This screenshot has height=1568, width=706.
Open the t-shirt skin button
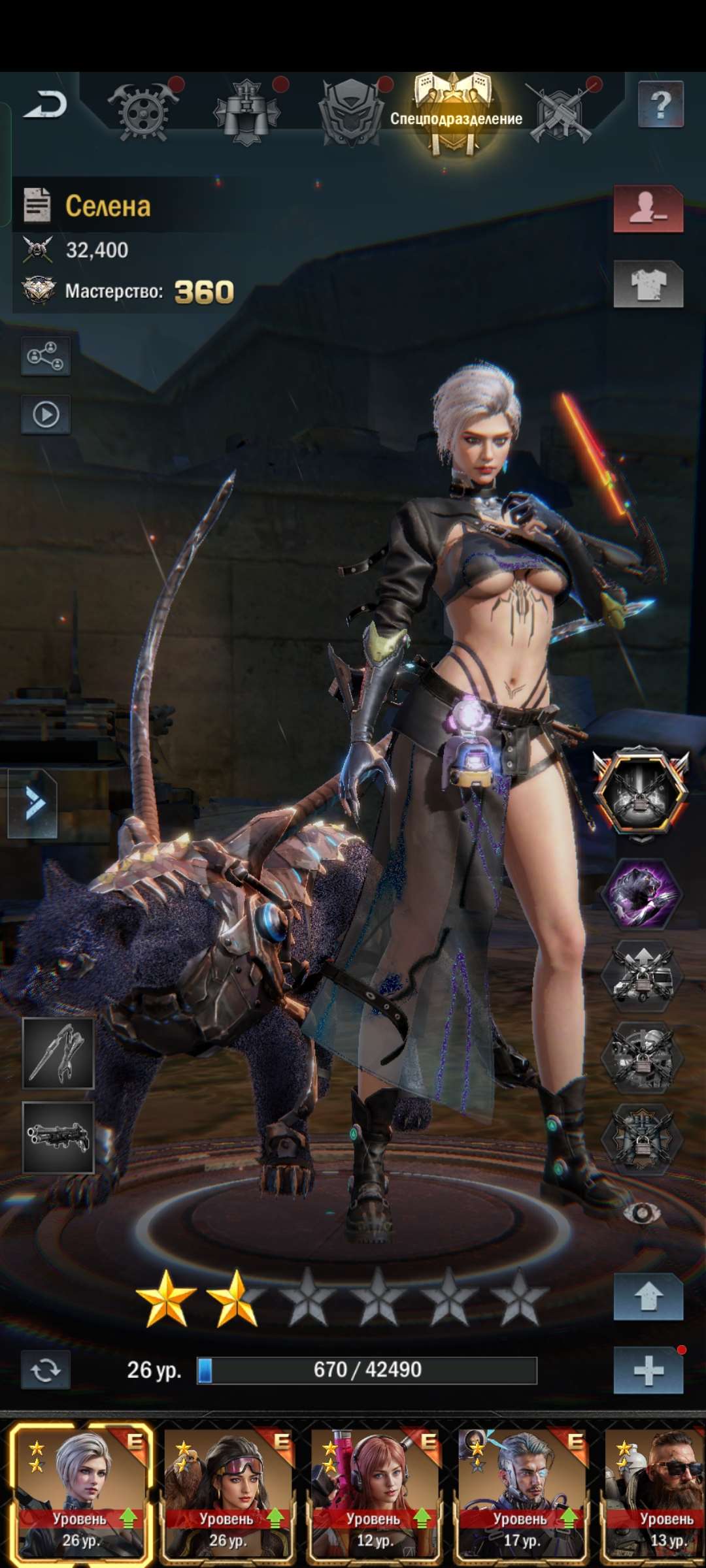pos(648,284)
